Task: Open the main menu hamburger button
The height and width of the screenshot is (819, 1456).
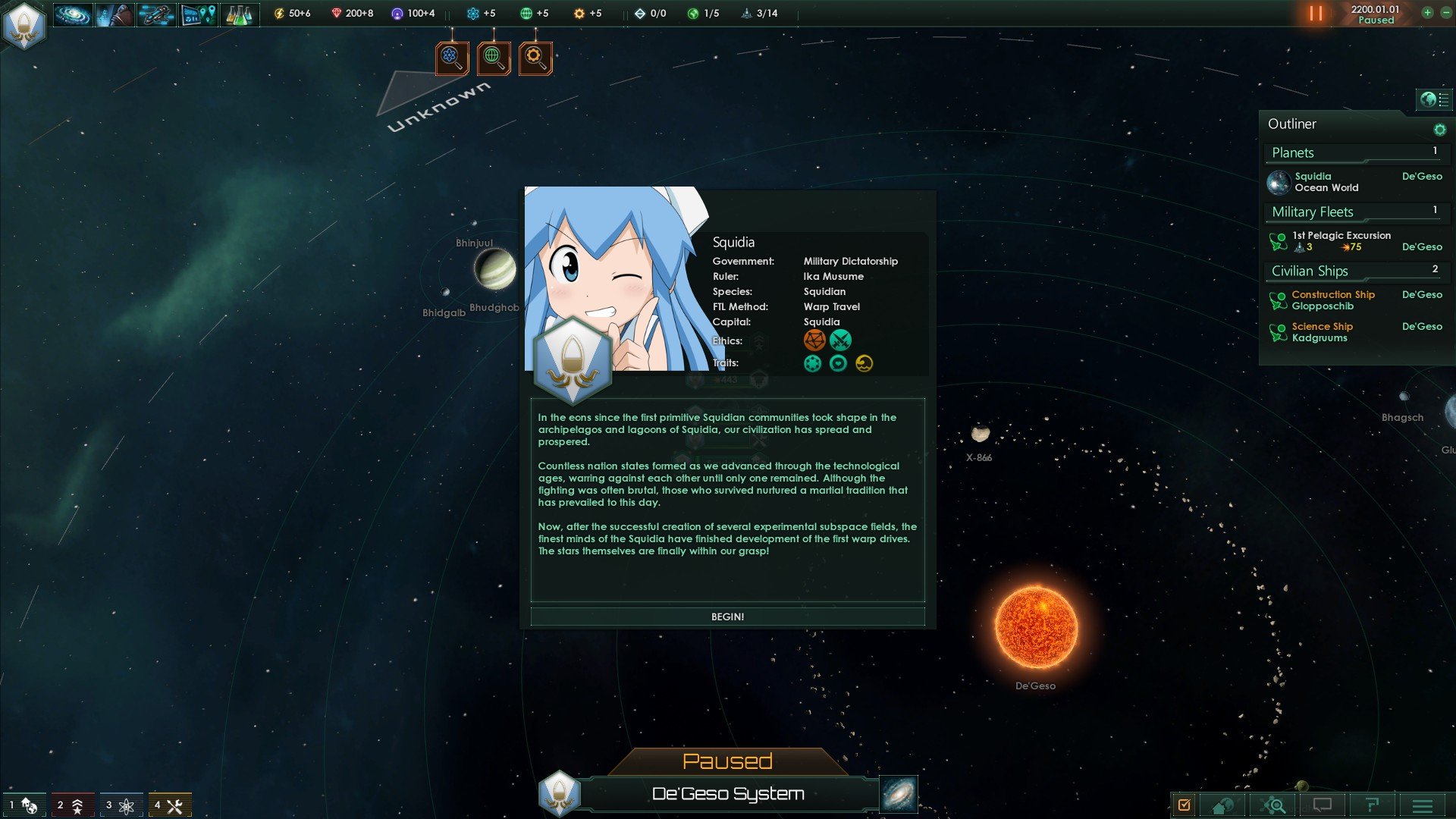Action: tap(1423, 805)
